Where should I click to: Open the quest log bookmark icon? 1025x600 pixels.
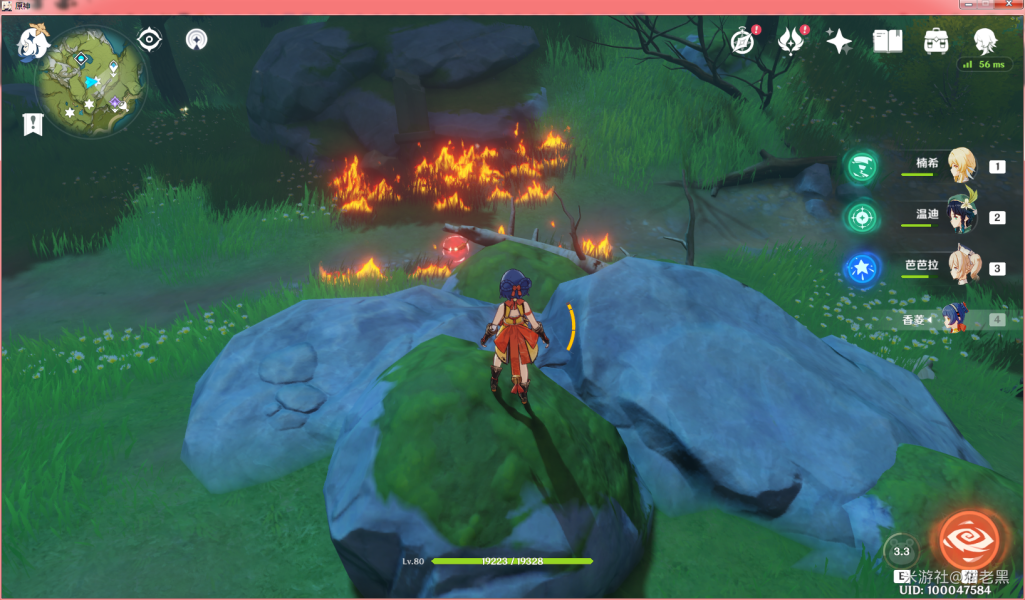point(34,124)
